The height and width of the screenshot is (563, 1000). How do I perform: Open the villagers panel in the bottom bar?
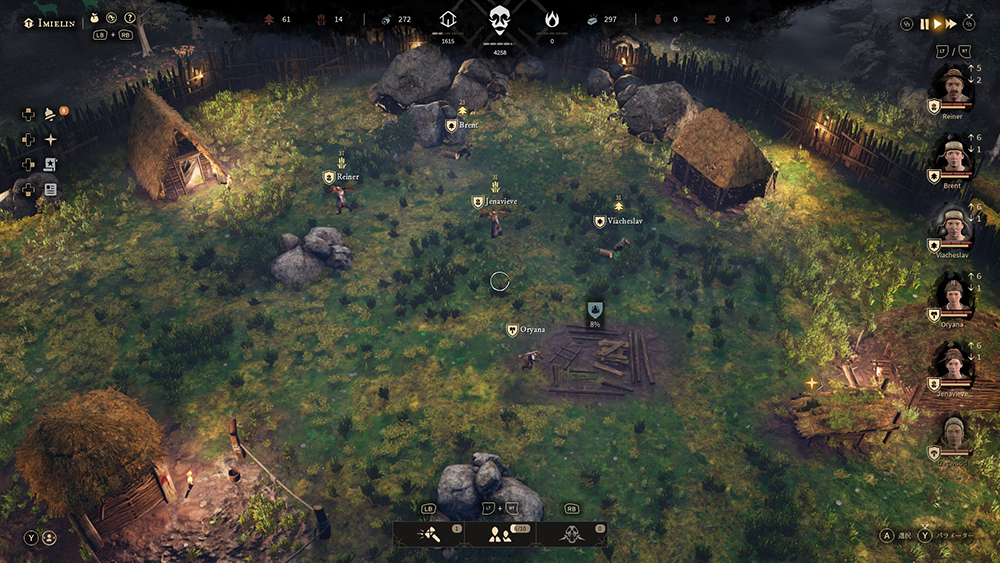coord(500,535)
